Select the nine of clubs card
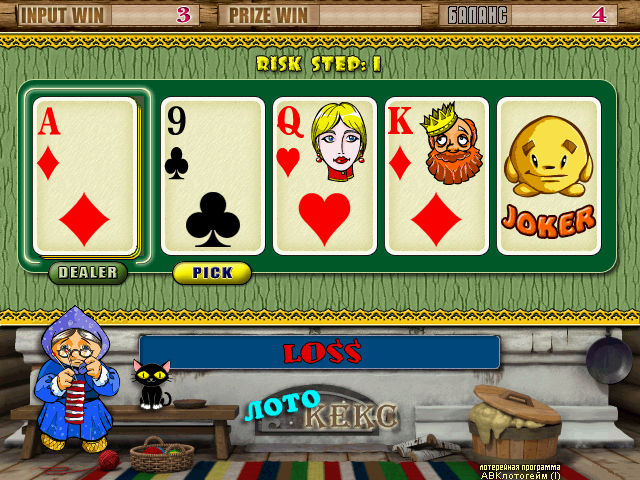The height and width of the screenshot is (480, 640). [212, 176]
